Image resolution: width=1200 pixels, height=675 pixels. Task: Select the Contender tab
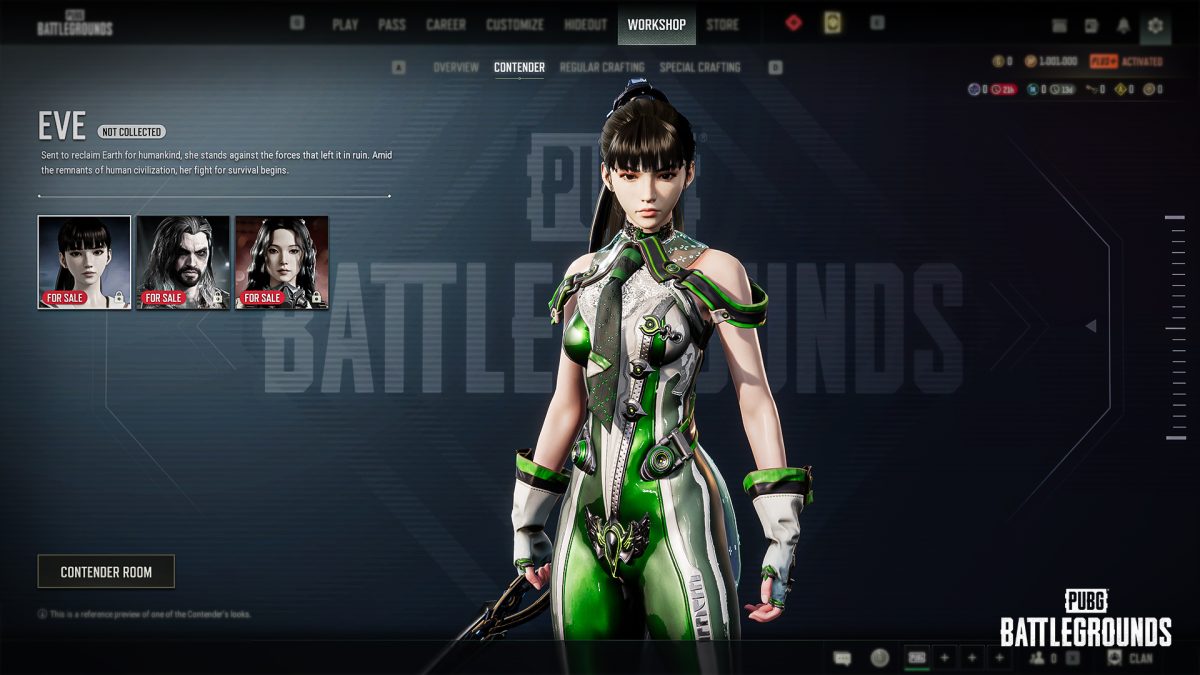(519, 68)
